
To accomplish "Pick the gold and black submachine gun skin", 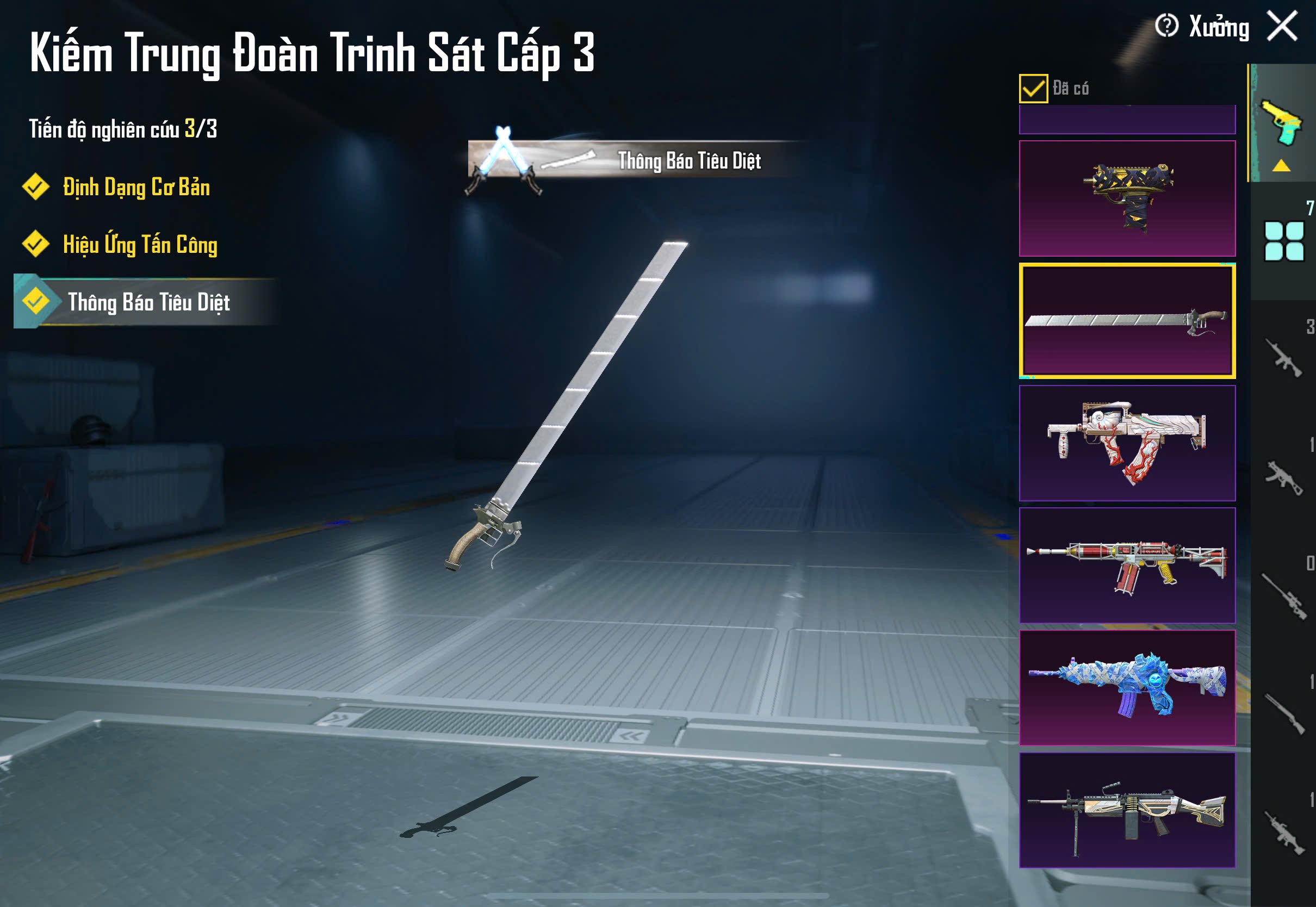I will point(1127,198).
